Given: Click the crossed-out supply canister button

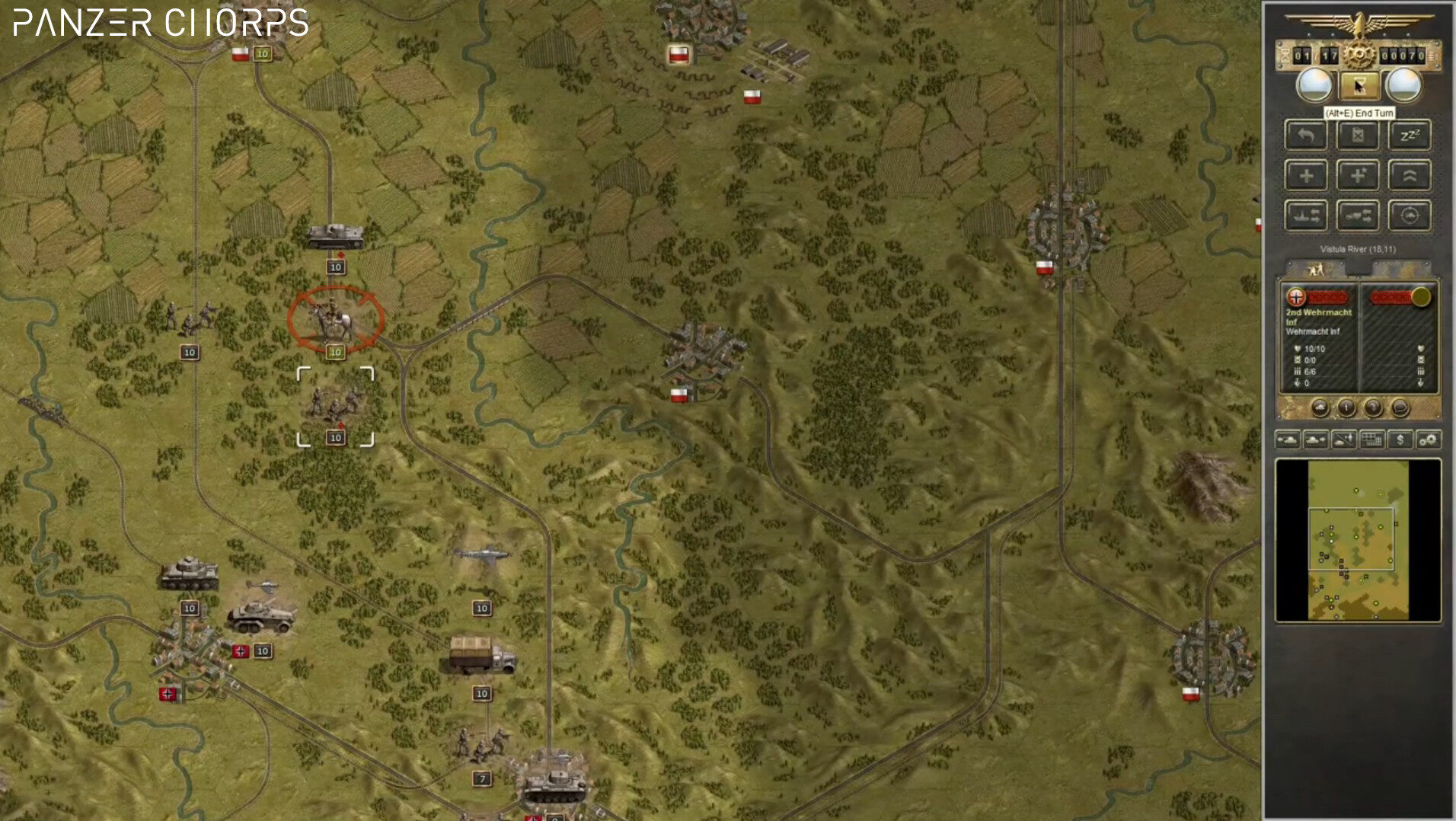Looking at the screenshot, I should [1358, 136].
